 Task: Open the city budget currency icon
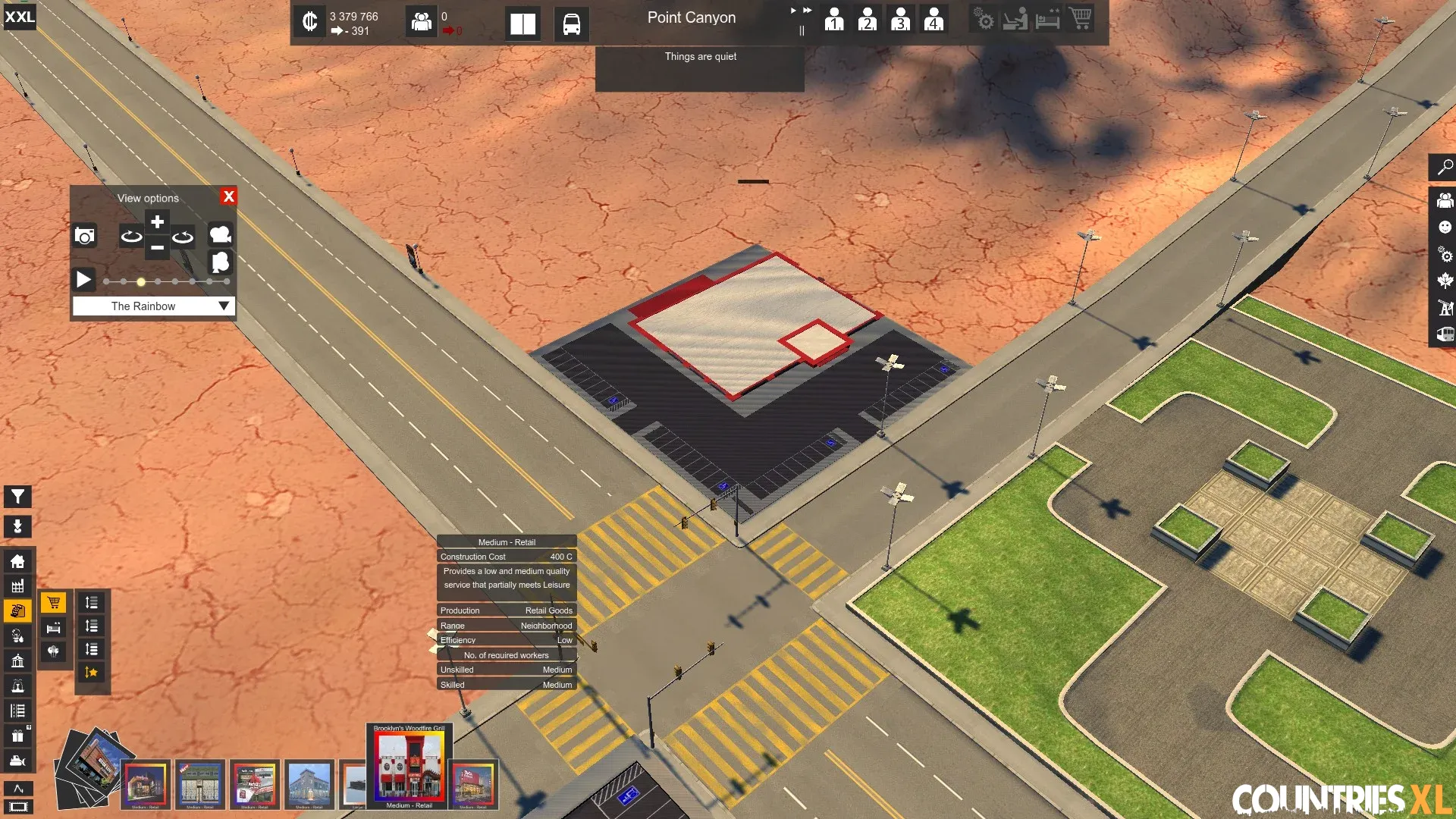tap(309, 21)
